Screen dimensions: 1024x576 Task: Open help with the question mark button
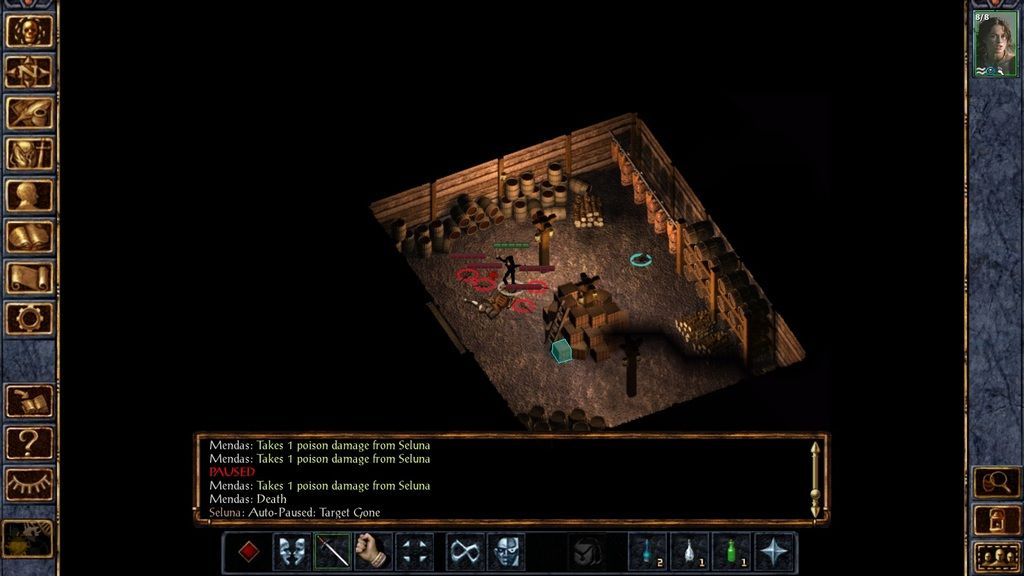(x=29, y=442)
